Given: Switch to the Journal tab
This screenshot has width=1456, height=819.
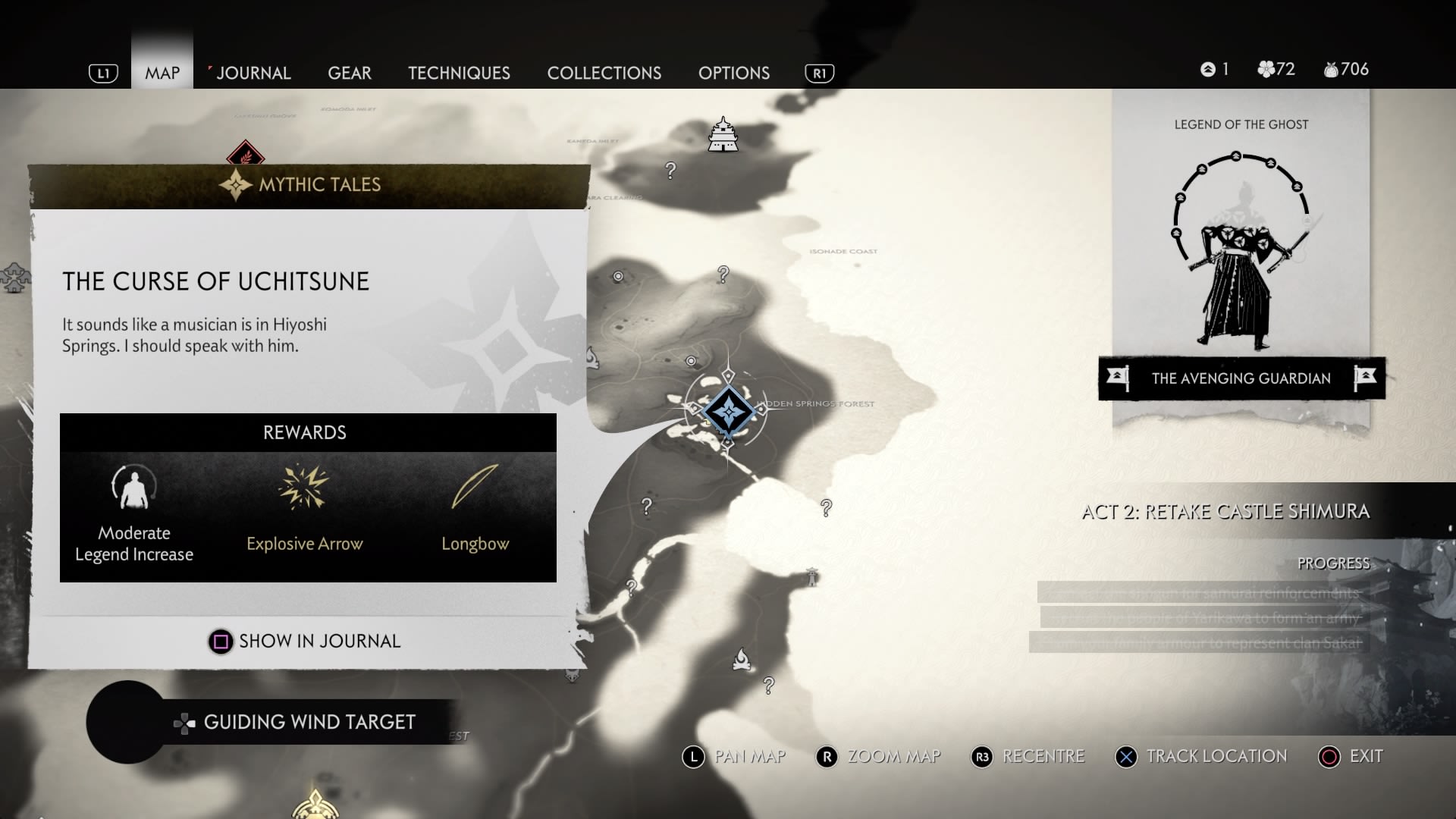Looking at the screenshot, I should [x=253, y=73].
